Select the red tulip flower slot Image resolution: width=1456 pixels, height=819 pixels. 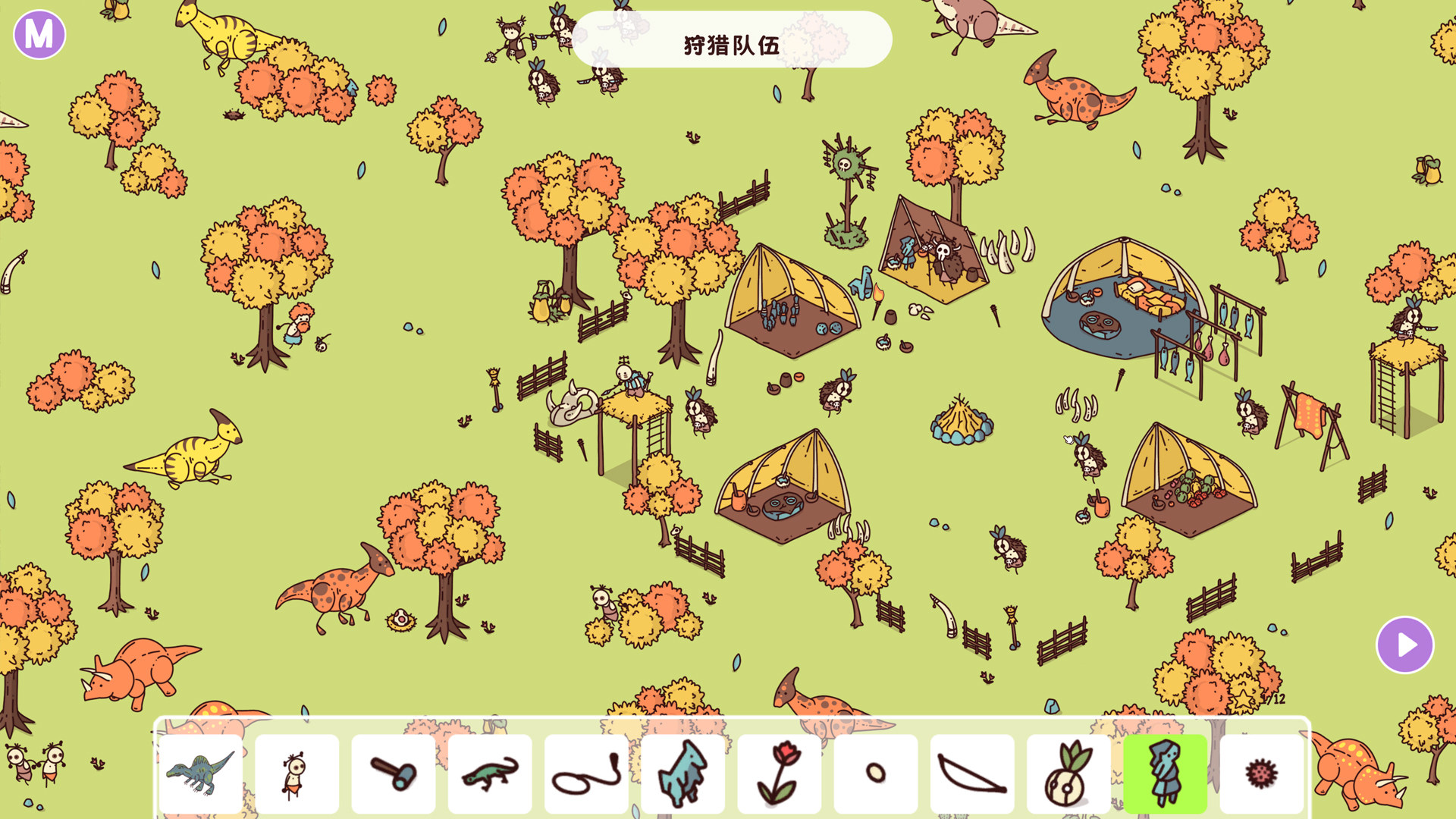click(779, 773)
